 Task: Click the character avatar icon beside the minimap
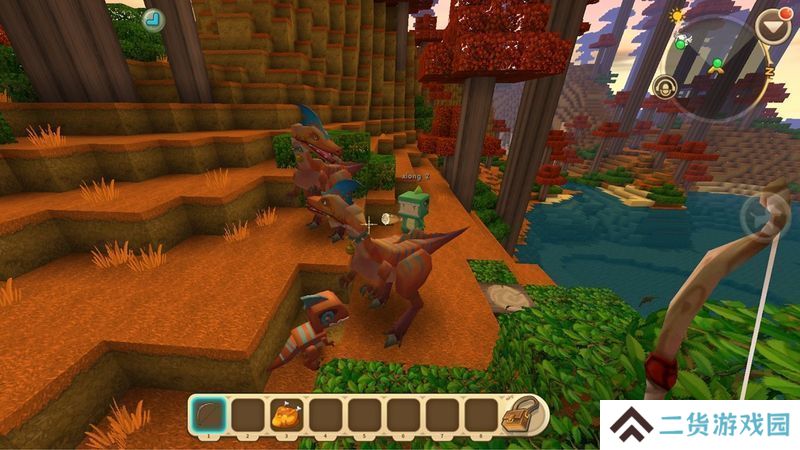[667, 88]
